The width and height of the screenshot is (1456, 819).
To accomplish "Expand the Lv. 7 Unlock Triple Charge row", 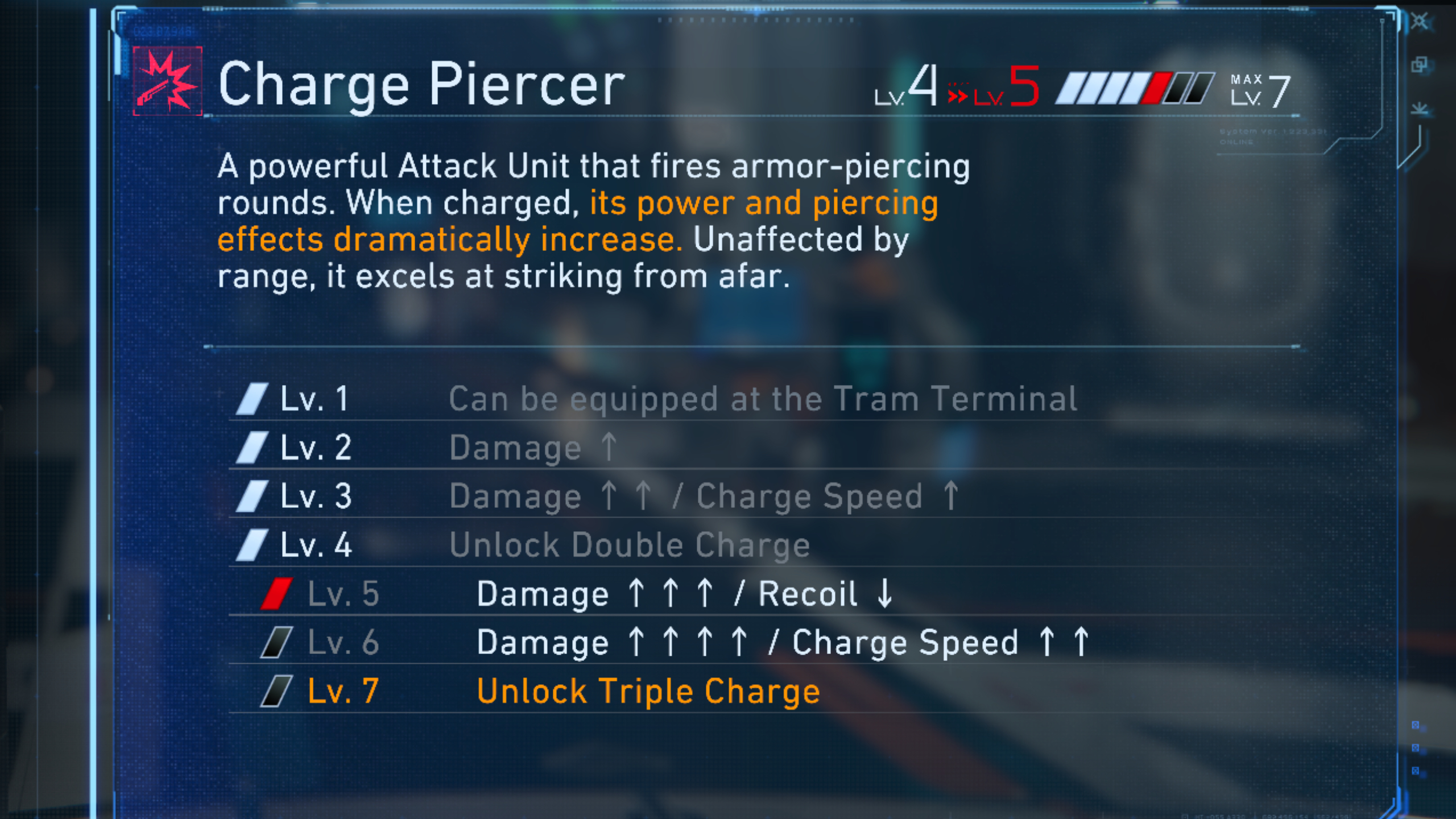I will (648, 690).
